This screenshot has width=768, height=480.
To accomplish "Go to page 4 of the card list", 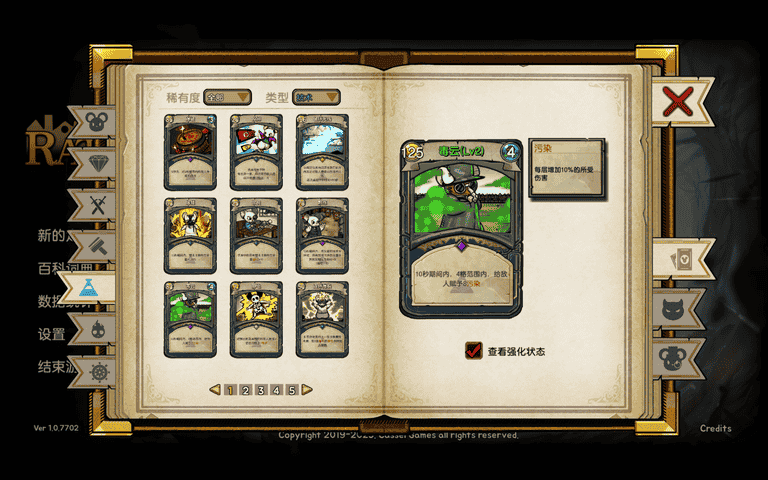I will (276, 390).
